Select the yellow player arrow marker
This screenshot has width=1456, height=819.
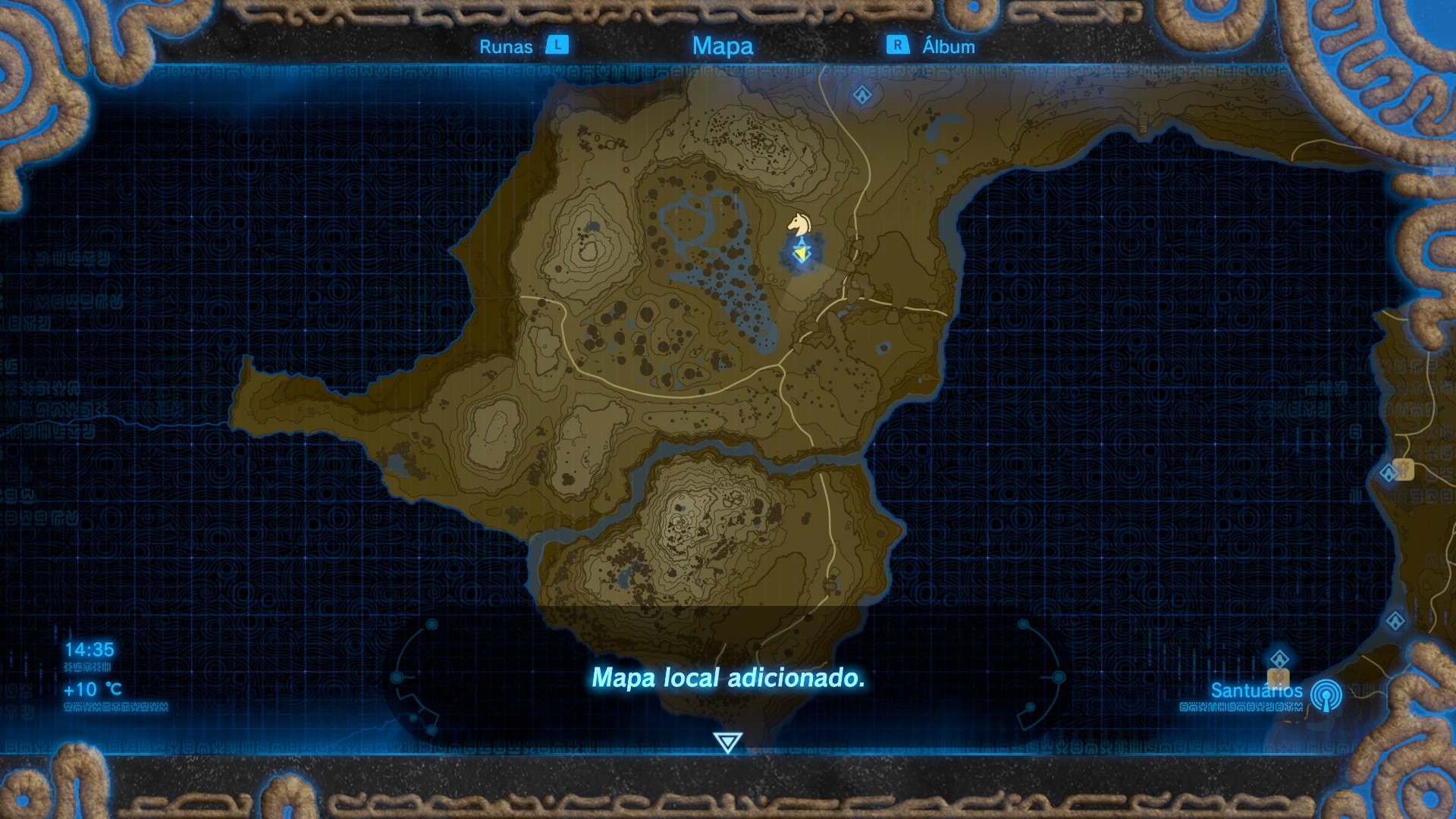[801, 253]
